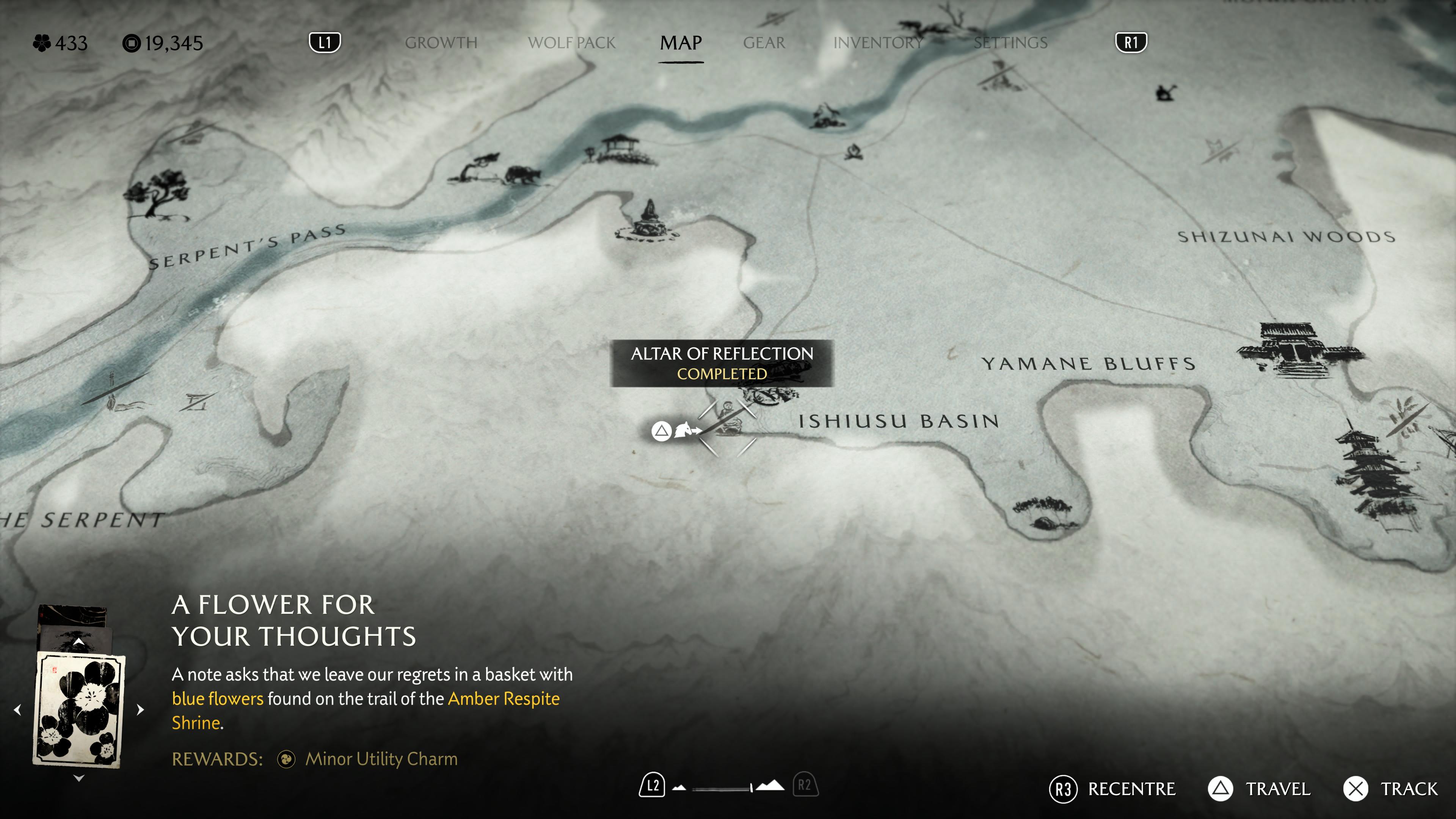Go to the Settings tab
This screenshot has height=819, width=1456.
point(1010,43)
